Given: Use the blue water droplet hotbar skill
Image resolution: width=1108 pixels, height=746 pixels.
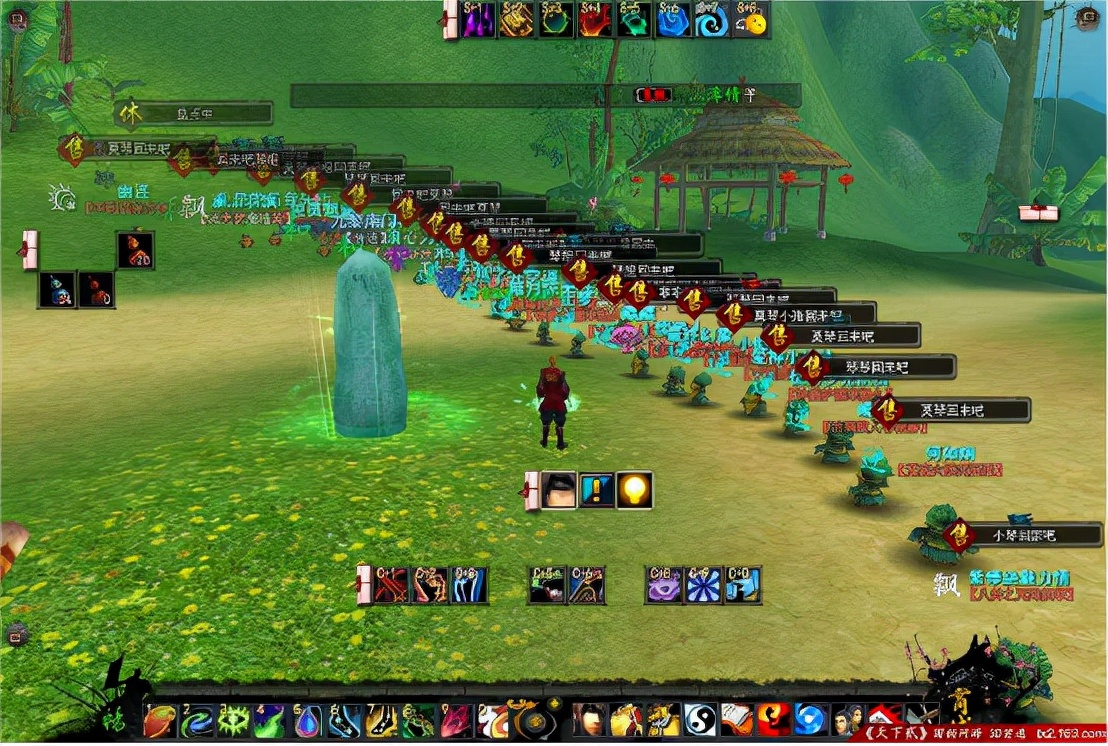Looking at the screenshot, I should pyautogui.click(x=308, y=720).
